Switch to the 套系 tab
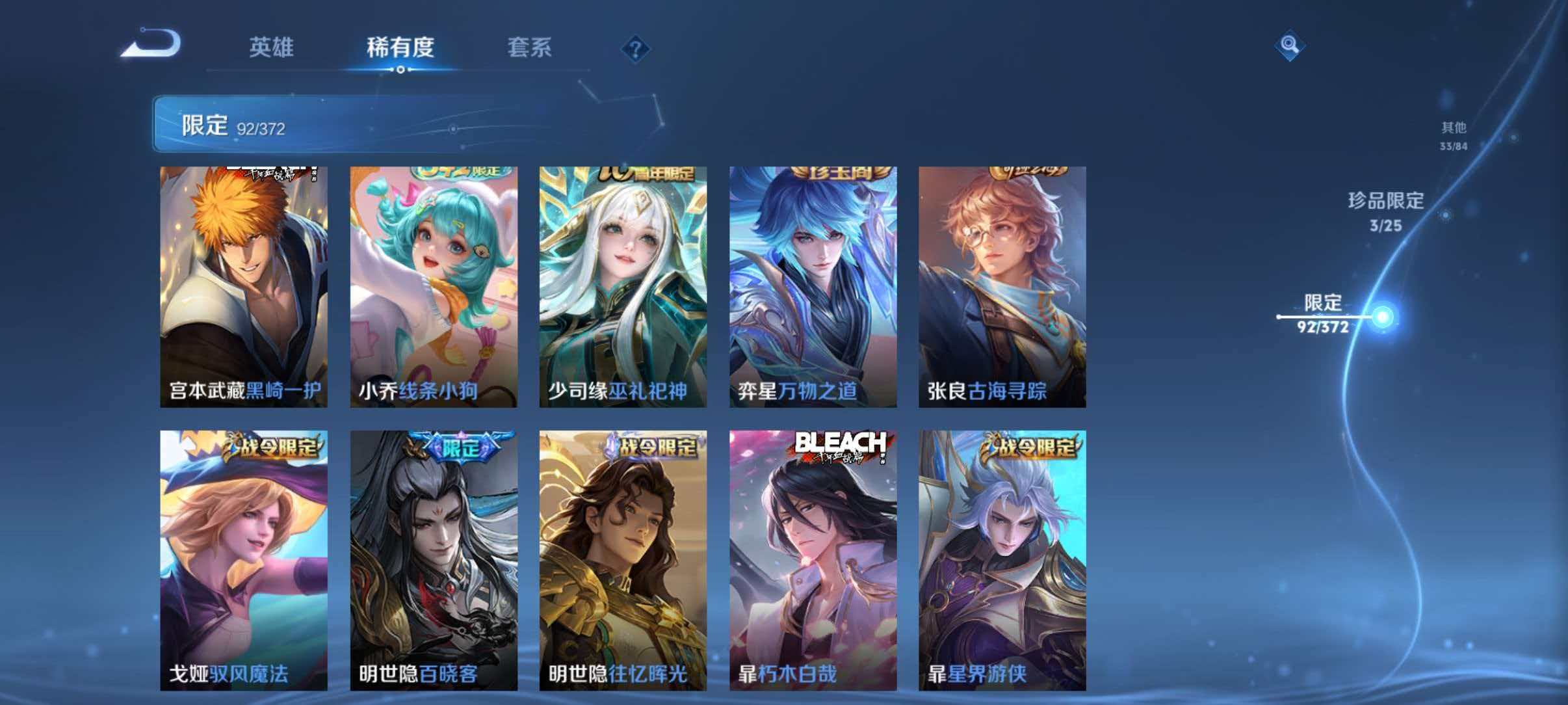 [530, 47]
